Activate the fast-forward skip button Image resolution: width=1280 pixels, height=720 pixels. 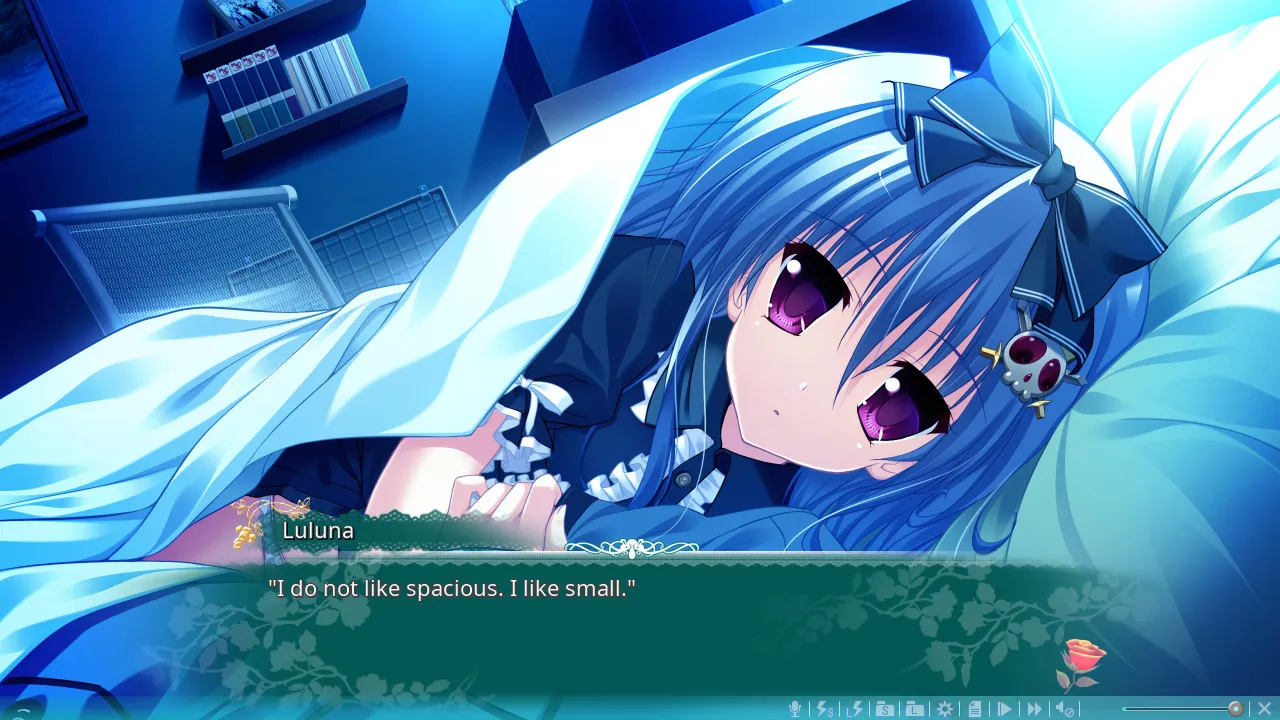pyautogui.click(x=1035, y=709)
